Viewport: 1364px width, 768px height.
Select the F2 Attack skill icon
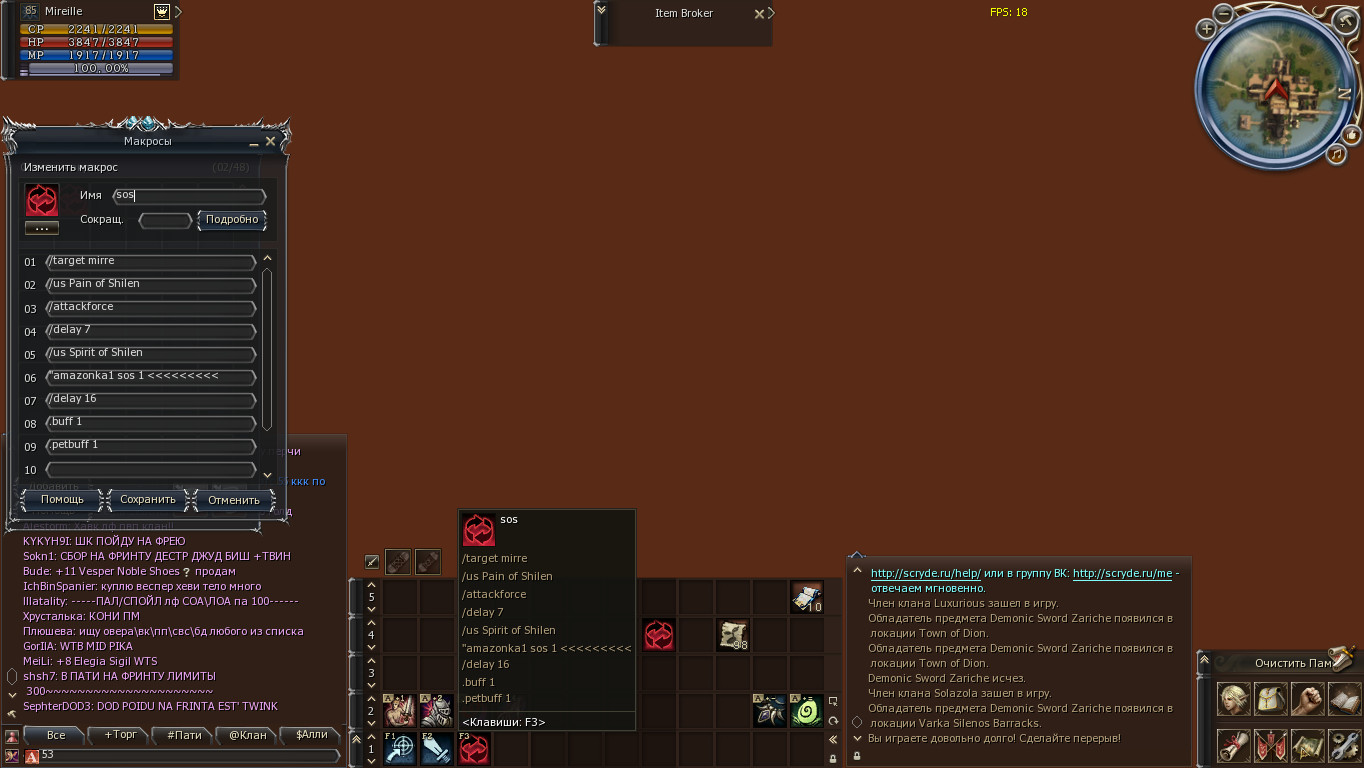coord(436,749)
